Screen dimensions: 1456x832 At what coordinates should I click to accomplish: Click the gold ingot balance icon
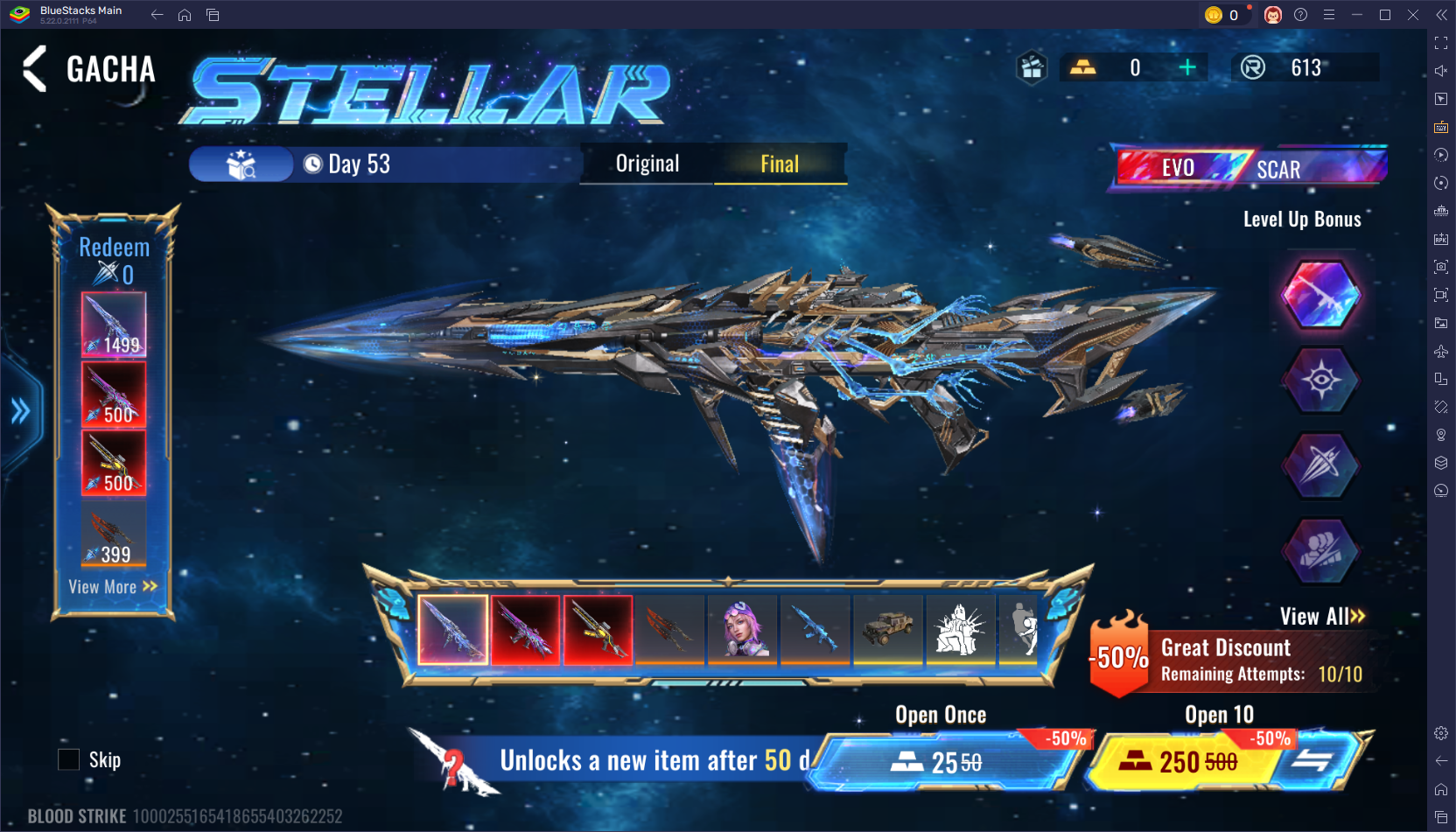pos(1085,66)
